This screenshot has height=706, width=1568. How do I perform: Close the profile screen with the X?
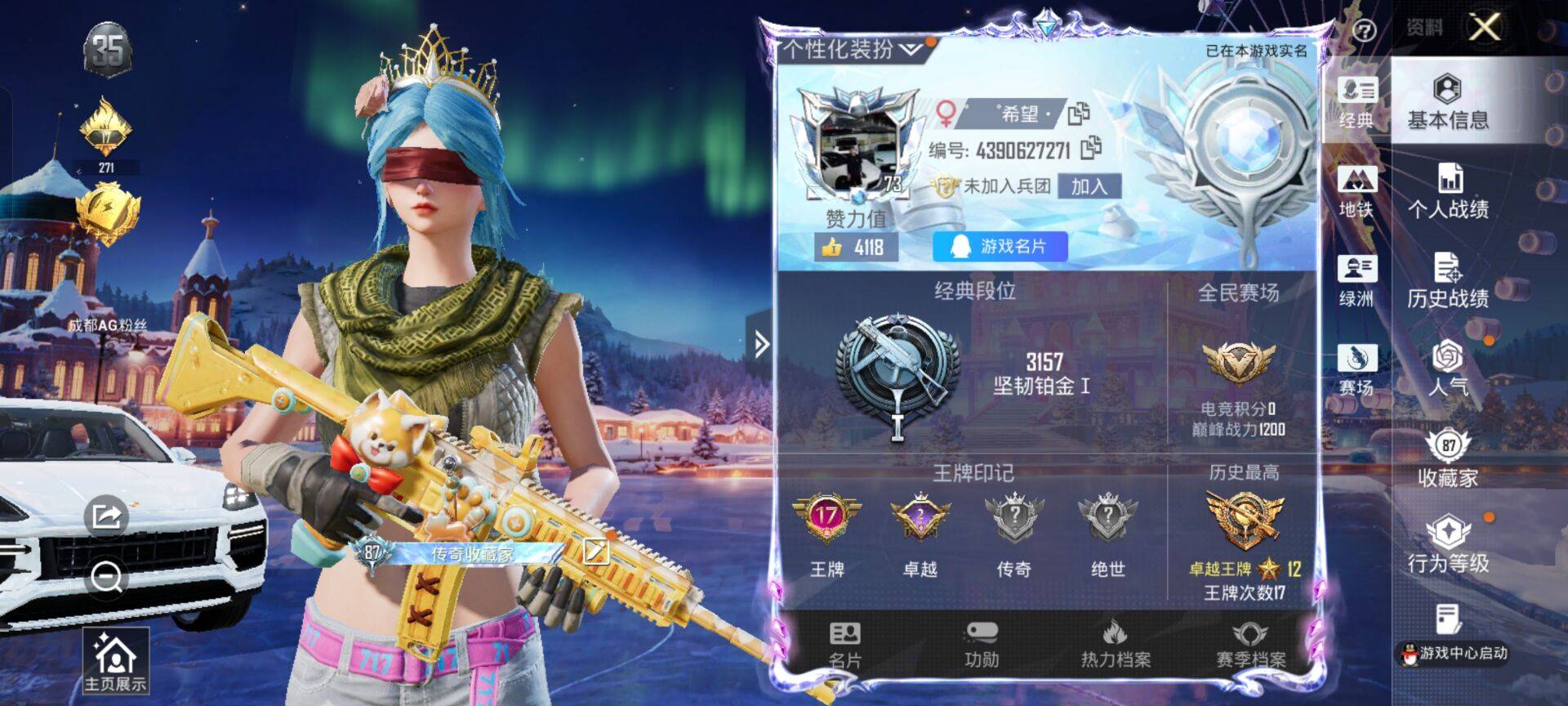(x=1484, y=27)
